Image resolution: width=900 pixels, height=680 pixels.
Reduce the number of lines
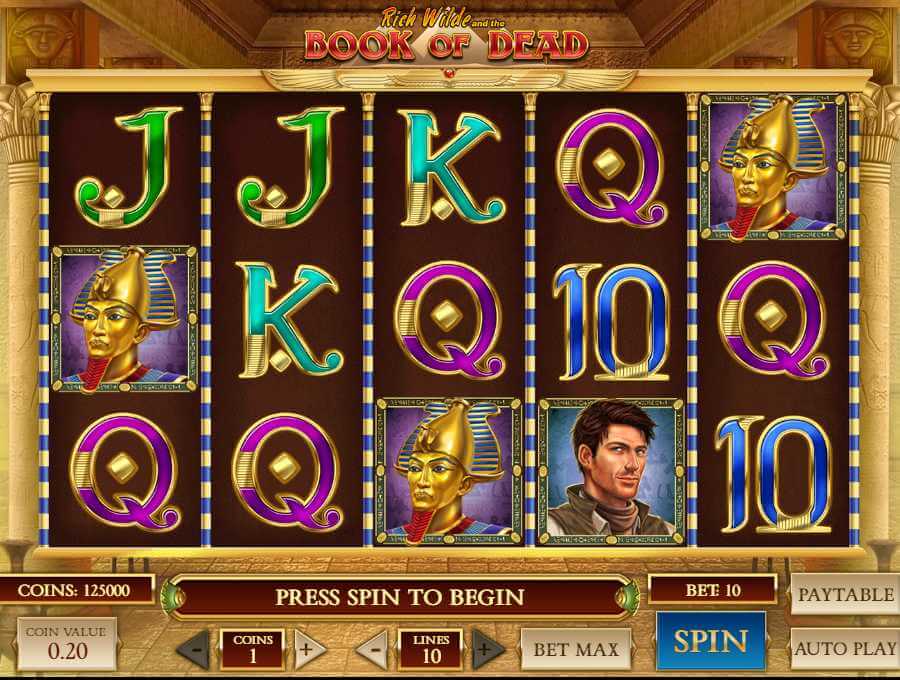372,649
